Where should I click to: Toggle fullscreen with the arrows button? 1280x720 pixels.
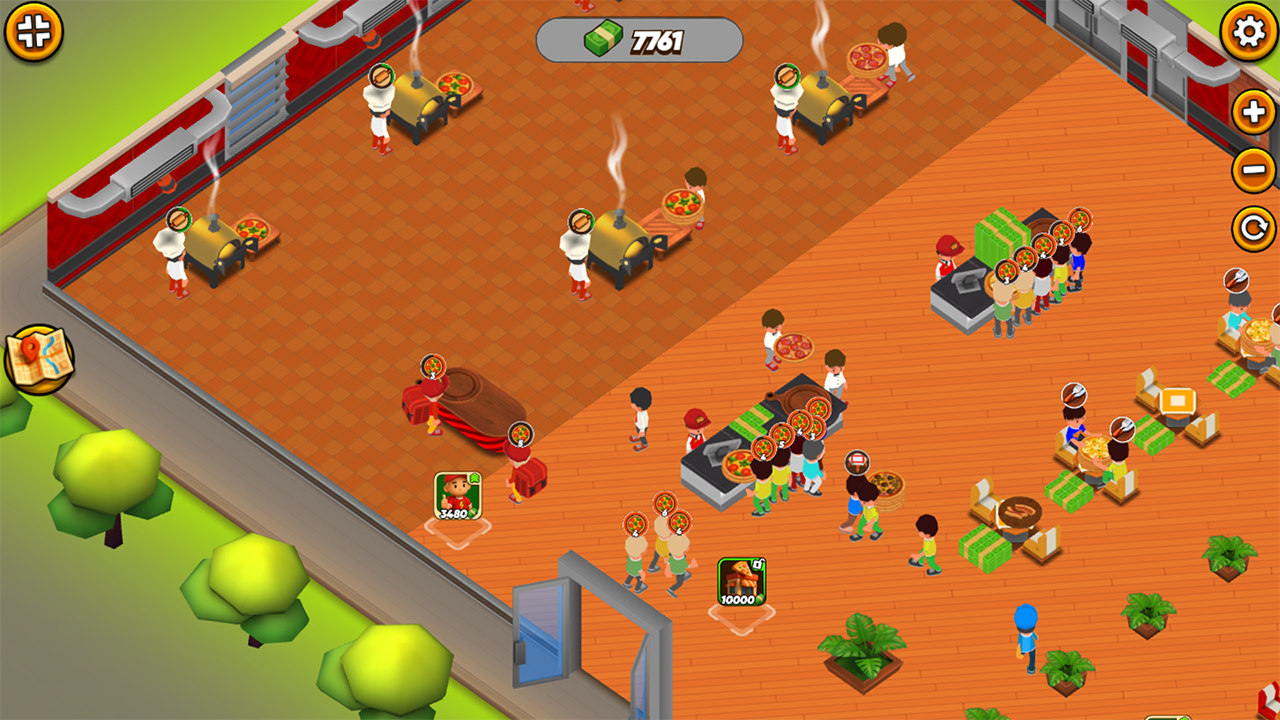[33, 31]
